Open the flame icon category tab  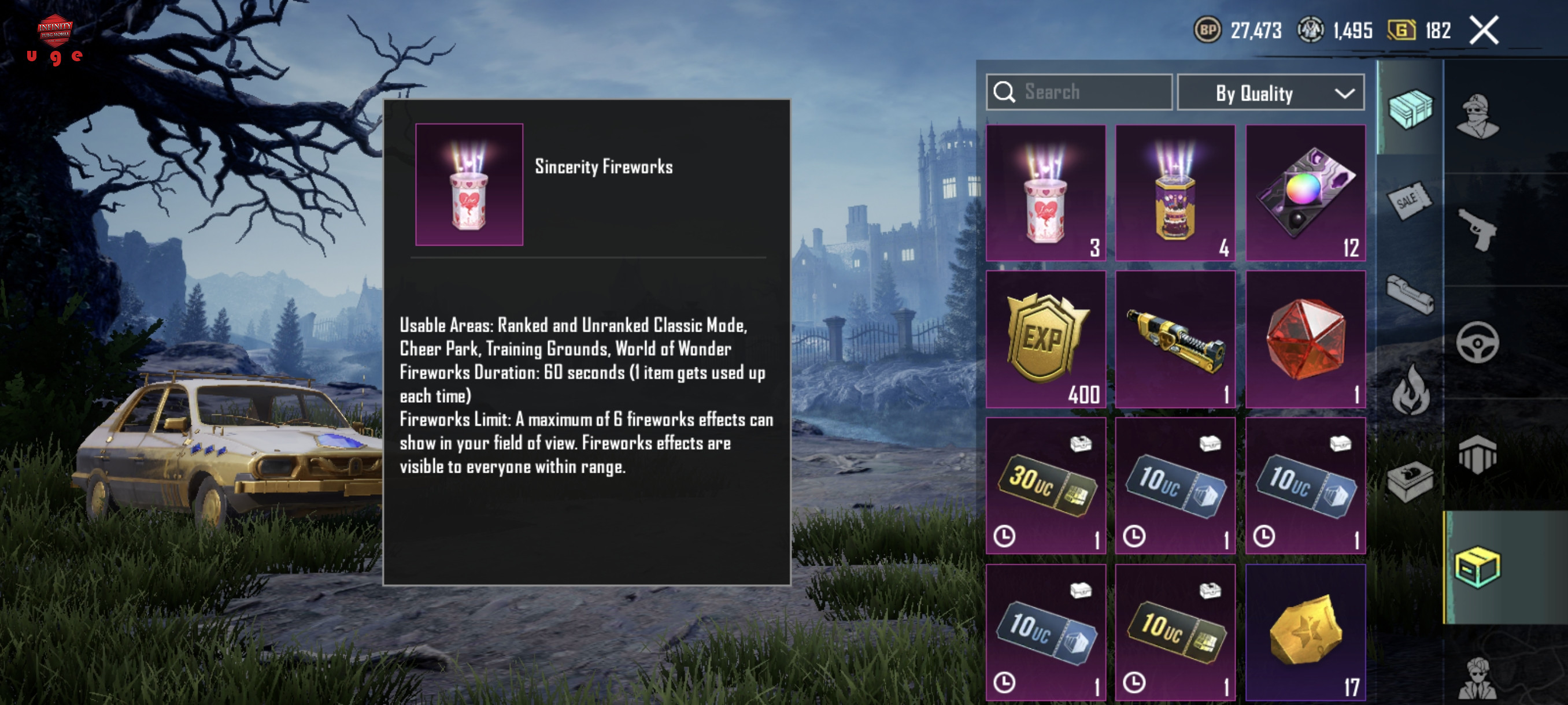(1410, 391)
